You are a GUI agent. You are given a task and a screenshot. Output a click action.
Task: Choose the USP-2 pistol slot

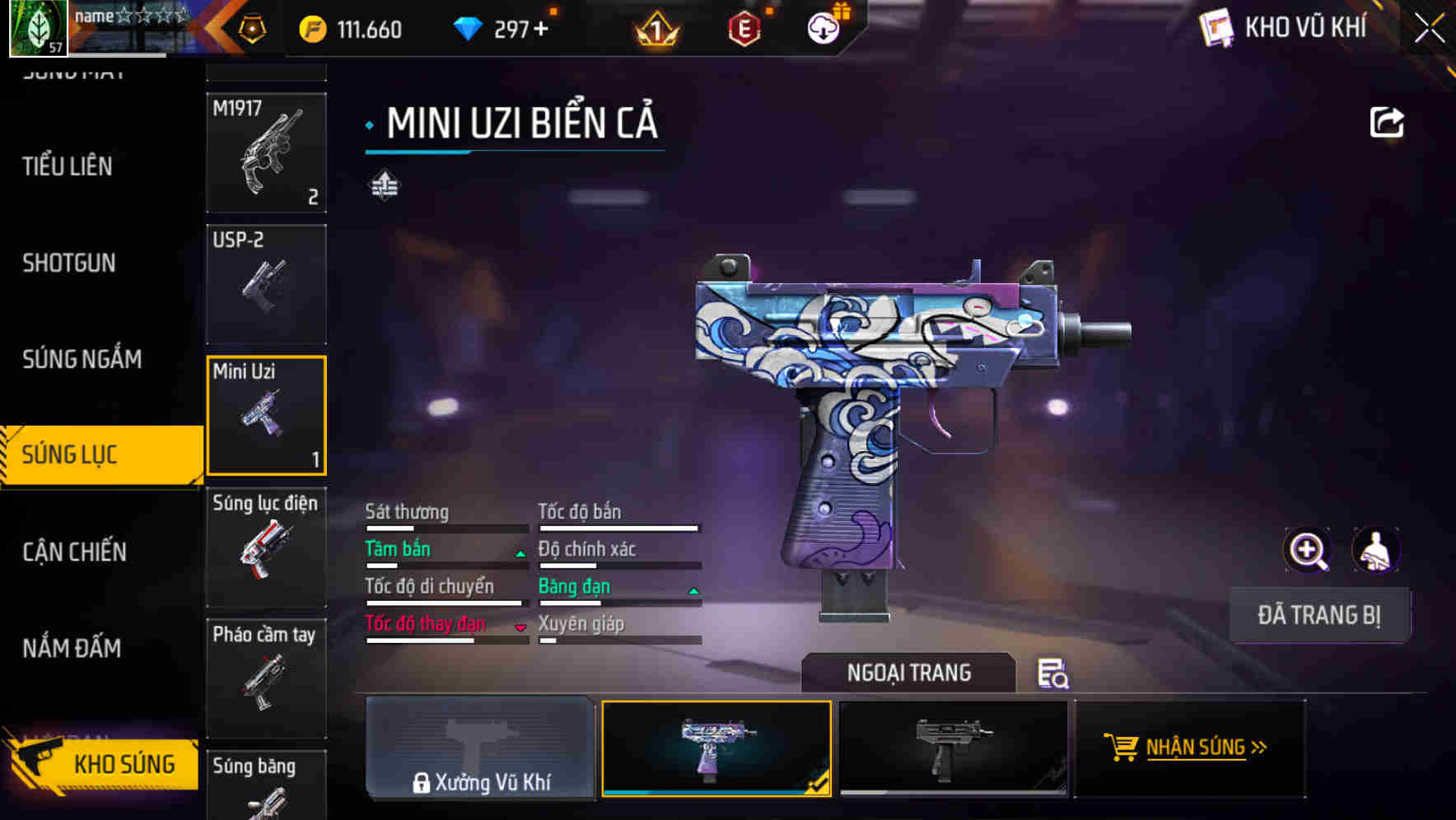(266, 284)
